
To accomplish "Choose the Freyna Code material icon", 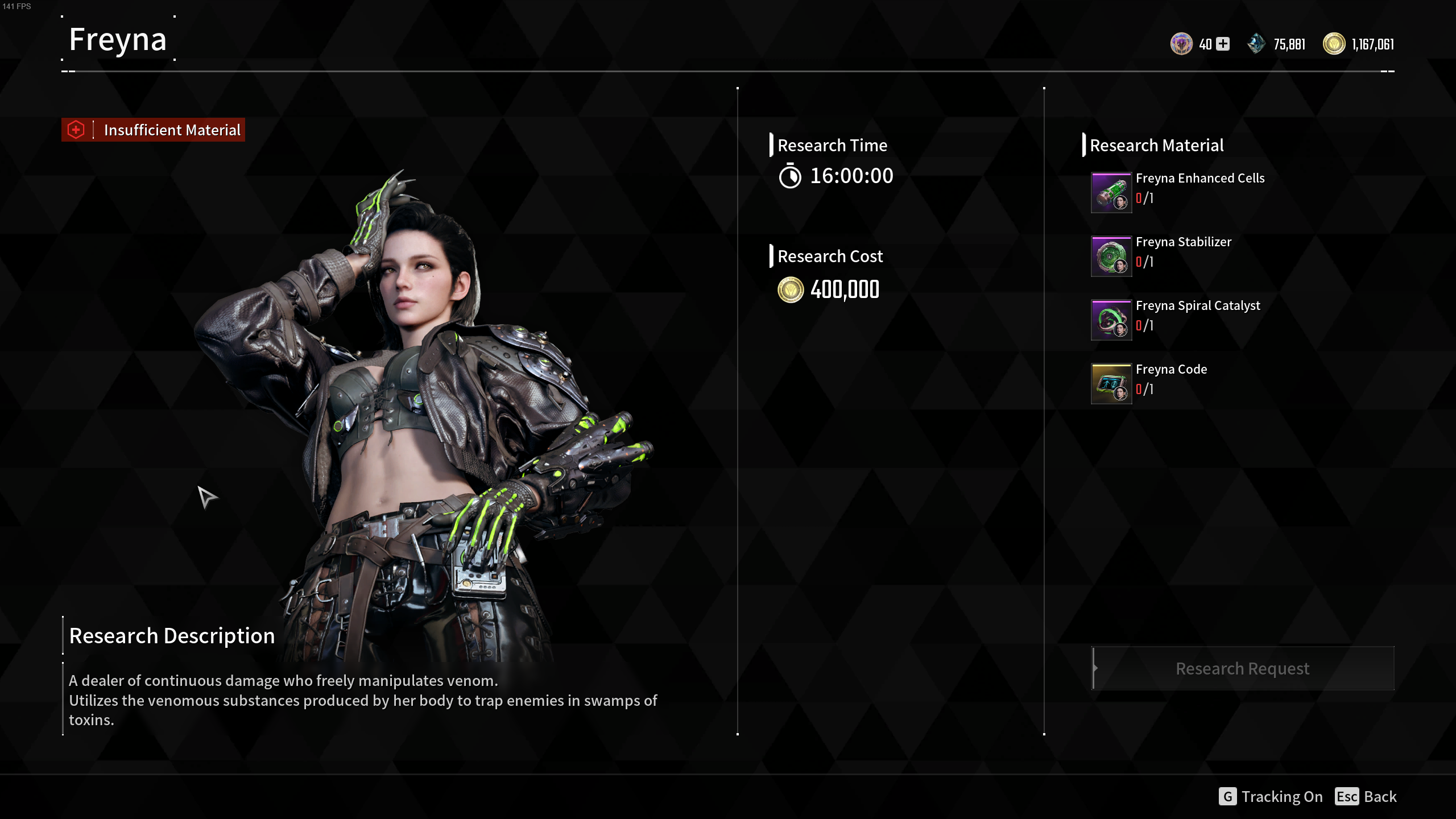I will pos(1111,384).
